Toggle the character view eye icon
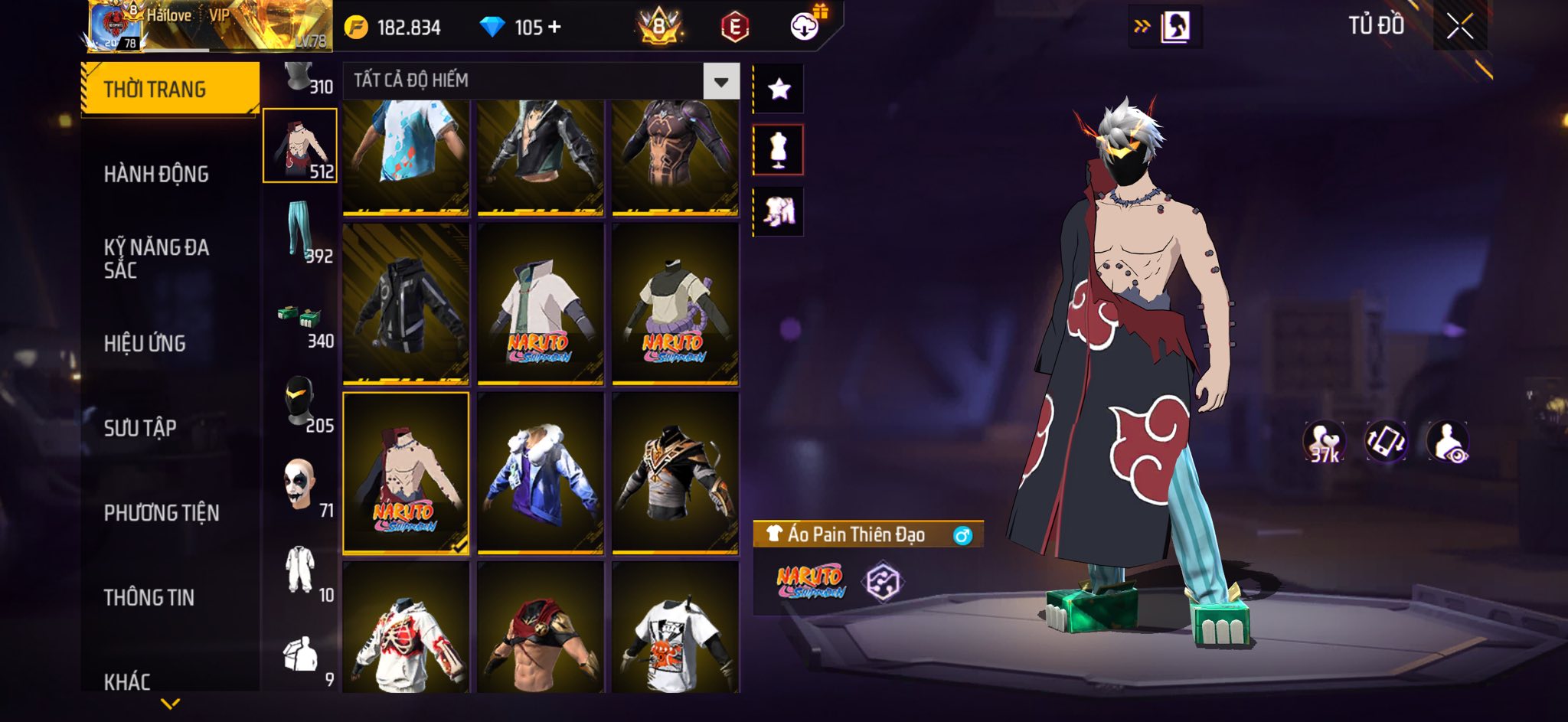 tap(1447, 442)
